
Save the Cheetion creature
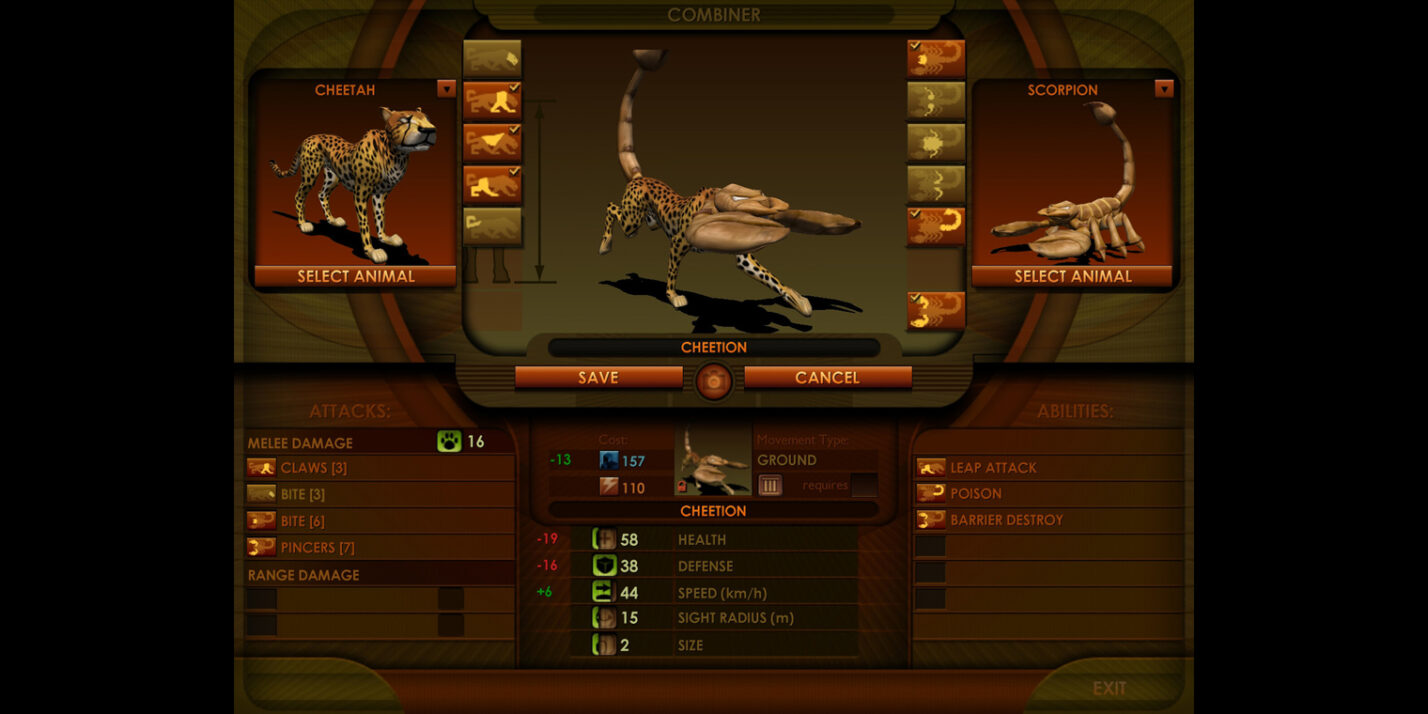[x=598, y=377]
